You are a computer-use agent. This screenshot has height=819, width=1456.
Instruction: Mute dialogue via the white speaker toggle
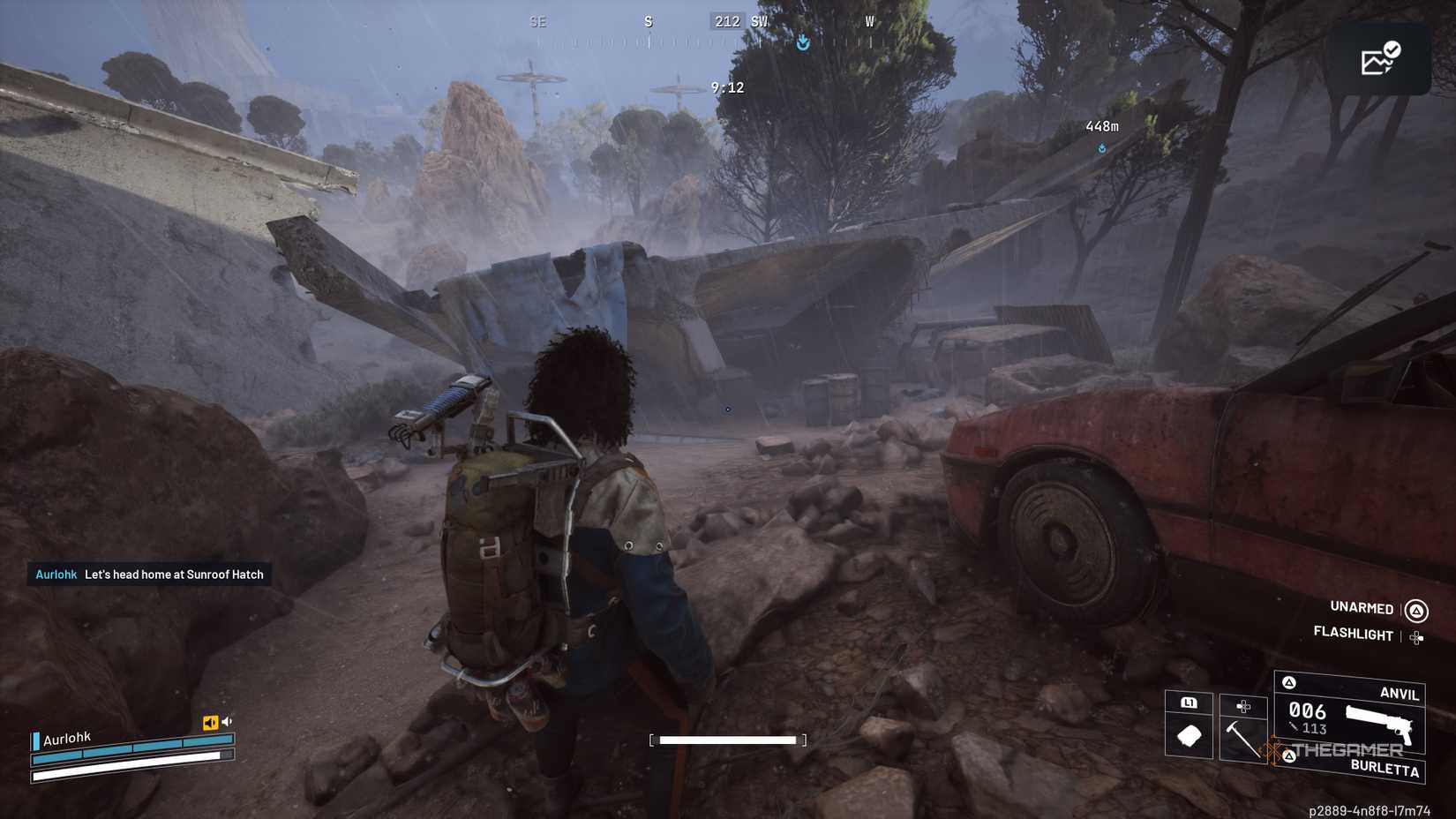[x=228, y=721]
